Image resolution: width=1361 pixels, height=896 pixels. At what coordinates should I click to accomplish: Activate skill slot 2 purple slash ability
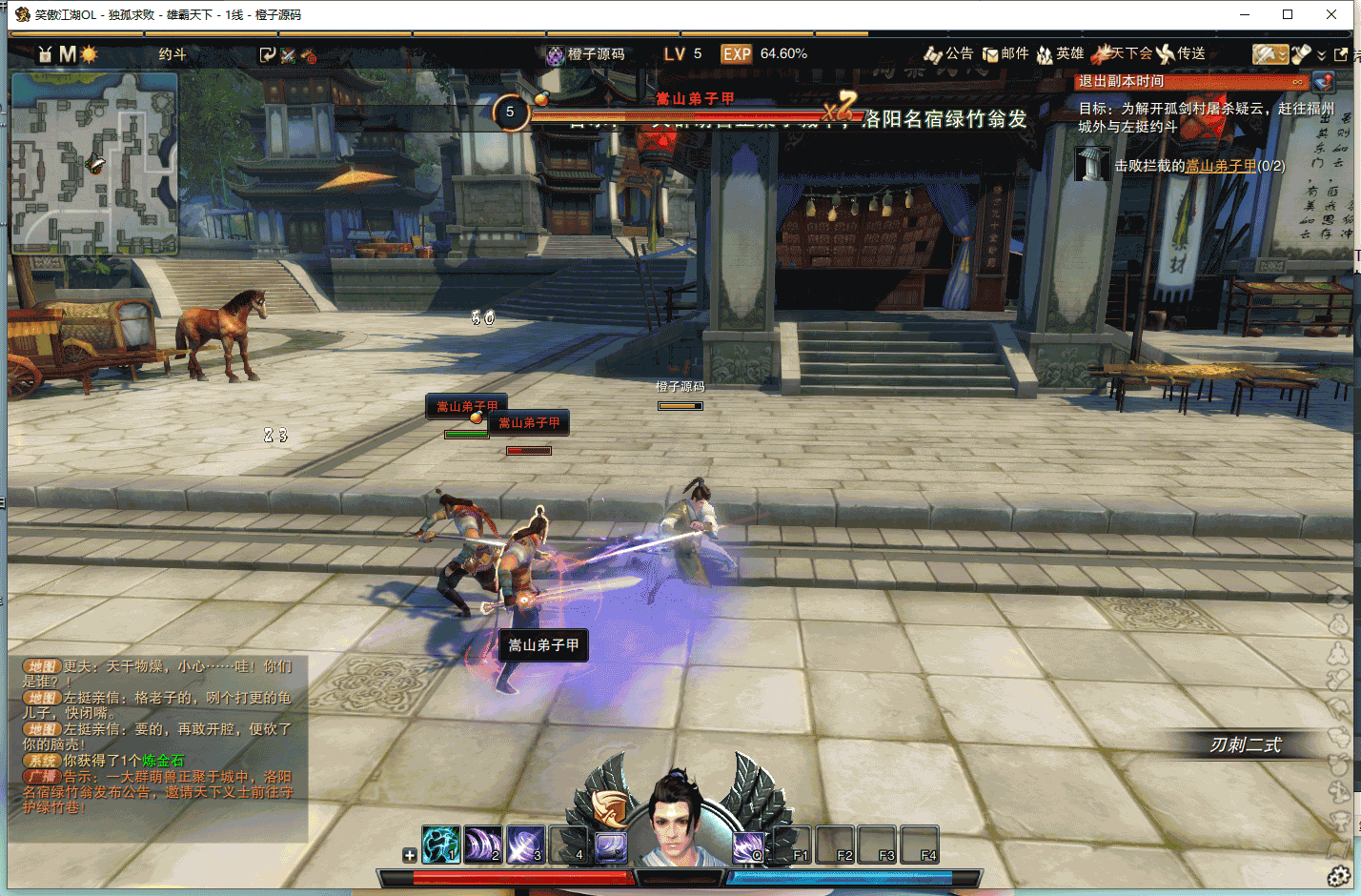pyautogui.click(x=483, y=845)
